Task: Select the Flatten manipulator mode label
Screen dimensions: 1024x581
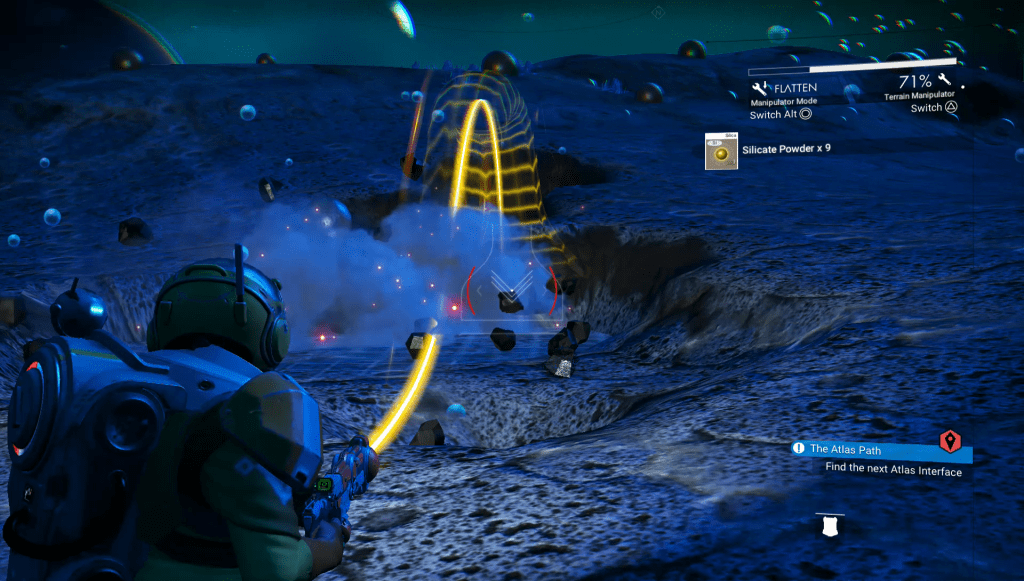Action: pos(795,87)
